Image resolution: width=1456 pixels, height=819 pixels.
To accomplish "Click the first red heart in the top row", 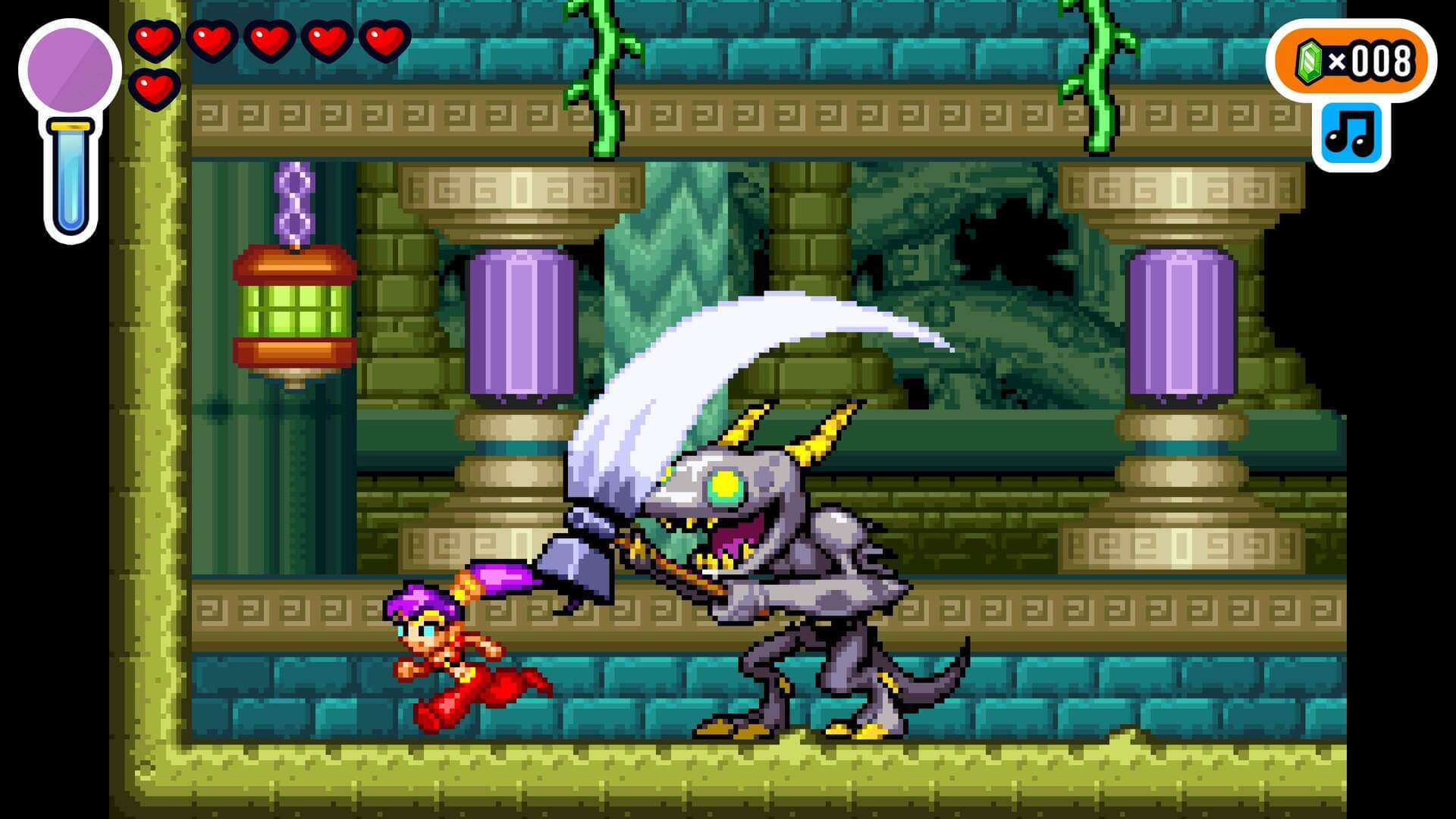I will click(x=154, y=39).
